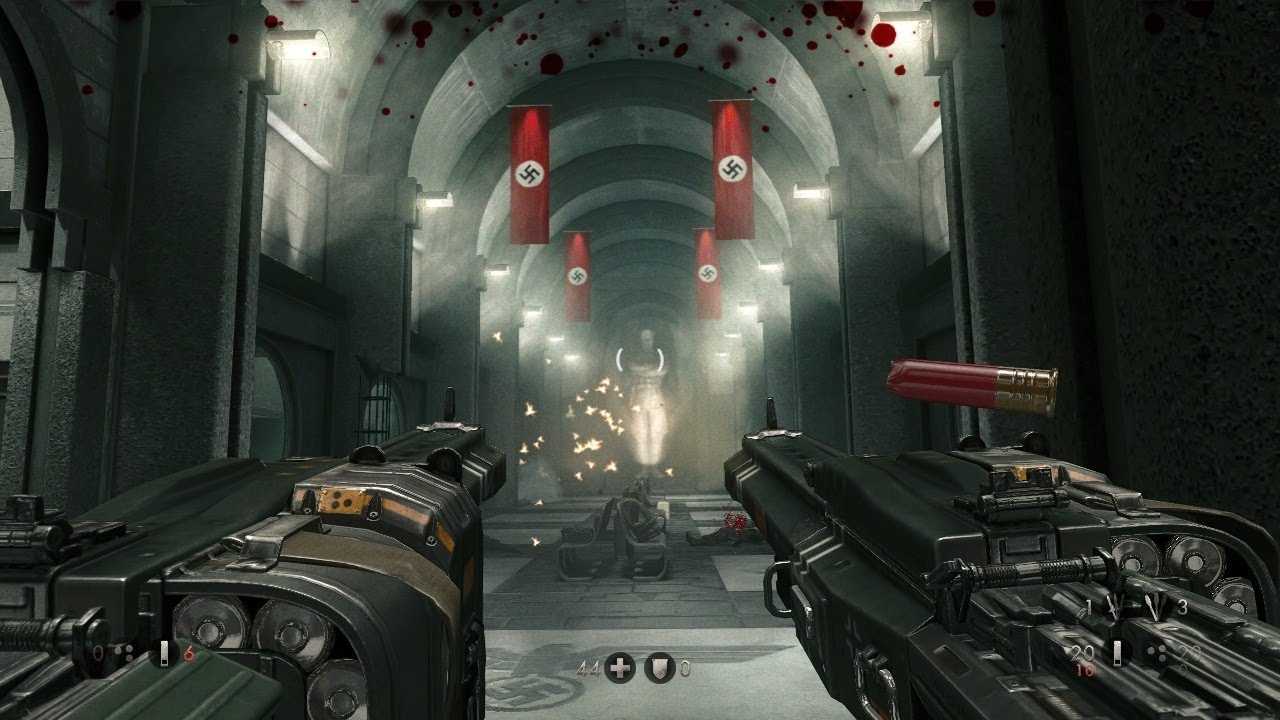Click weapon slot indicator number 1
This screenshot has width=1280, height=720.
click(1088, 606)
